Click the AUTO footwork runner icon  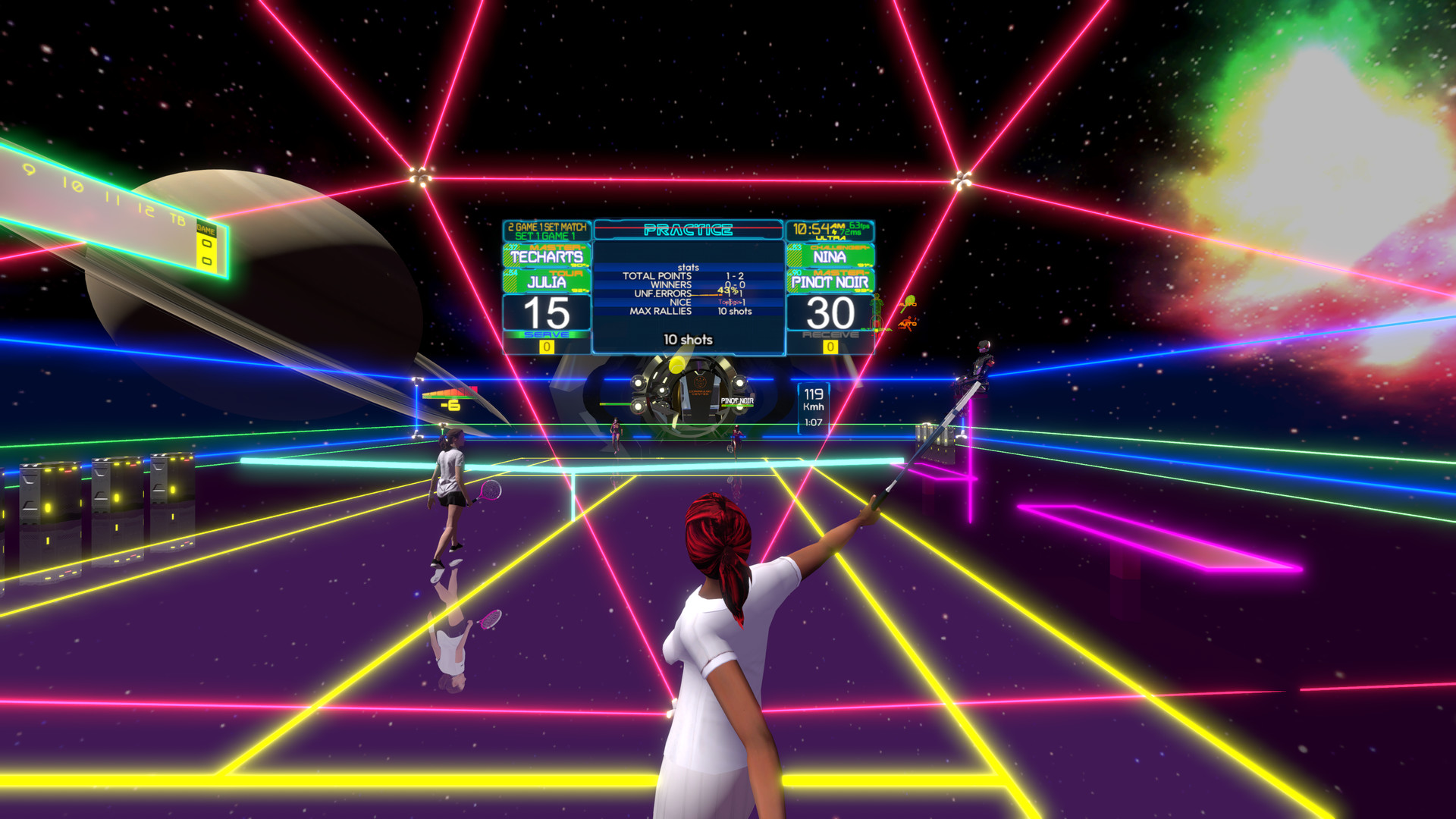(x=907, y=323)
